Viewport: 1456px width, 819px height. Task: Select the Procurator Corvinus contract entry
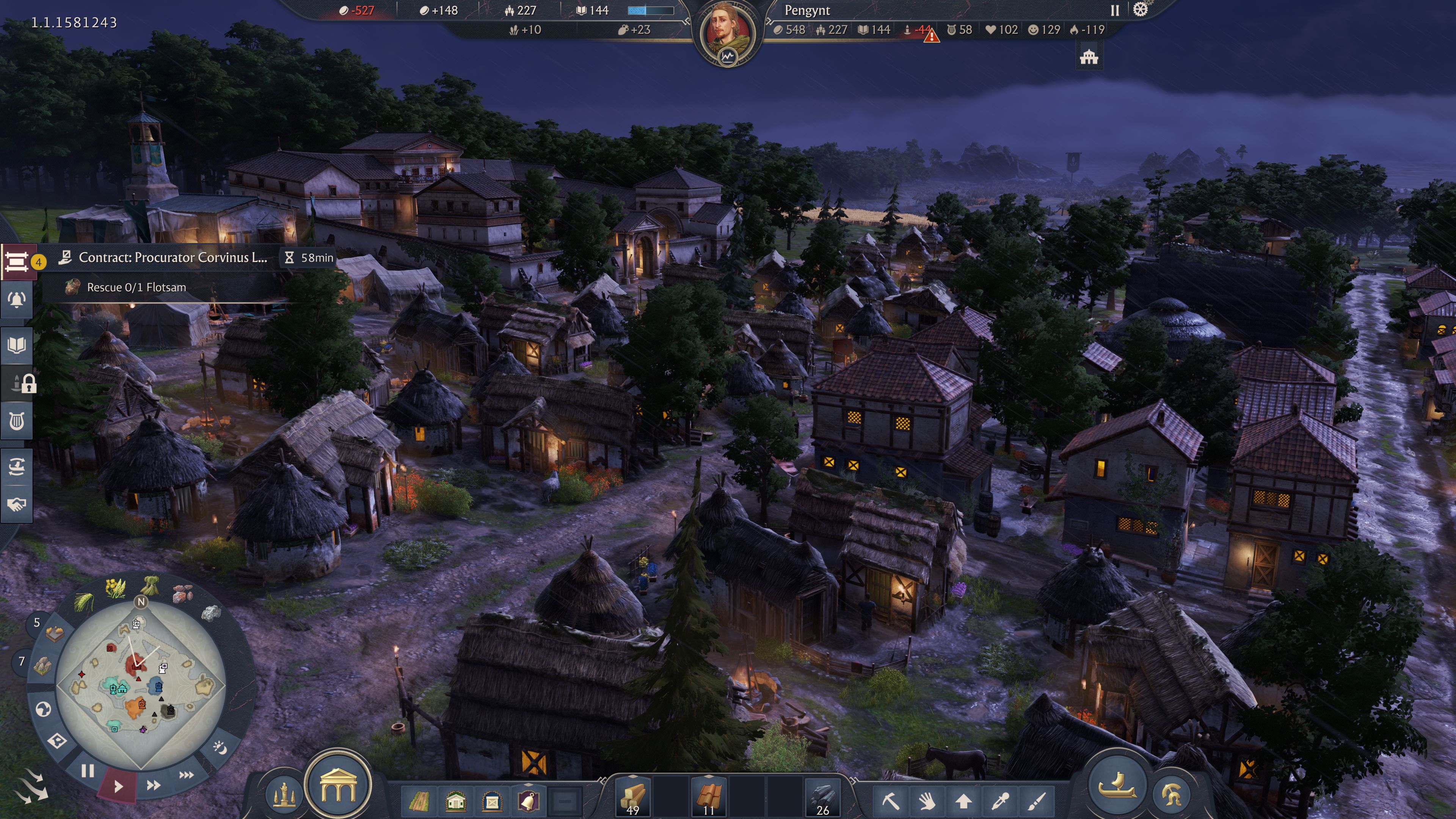173,258
